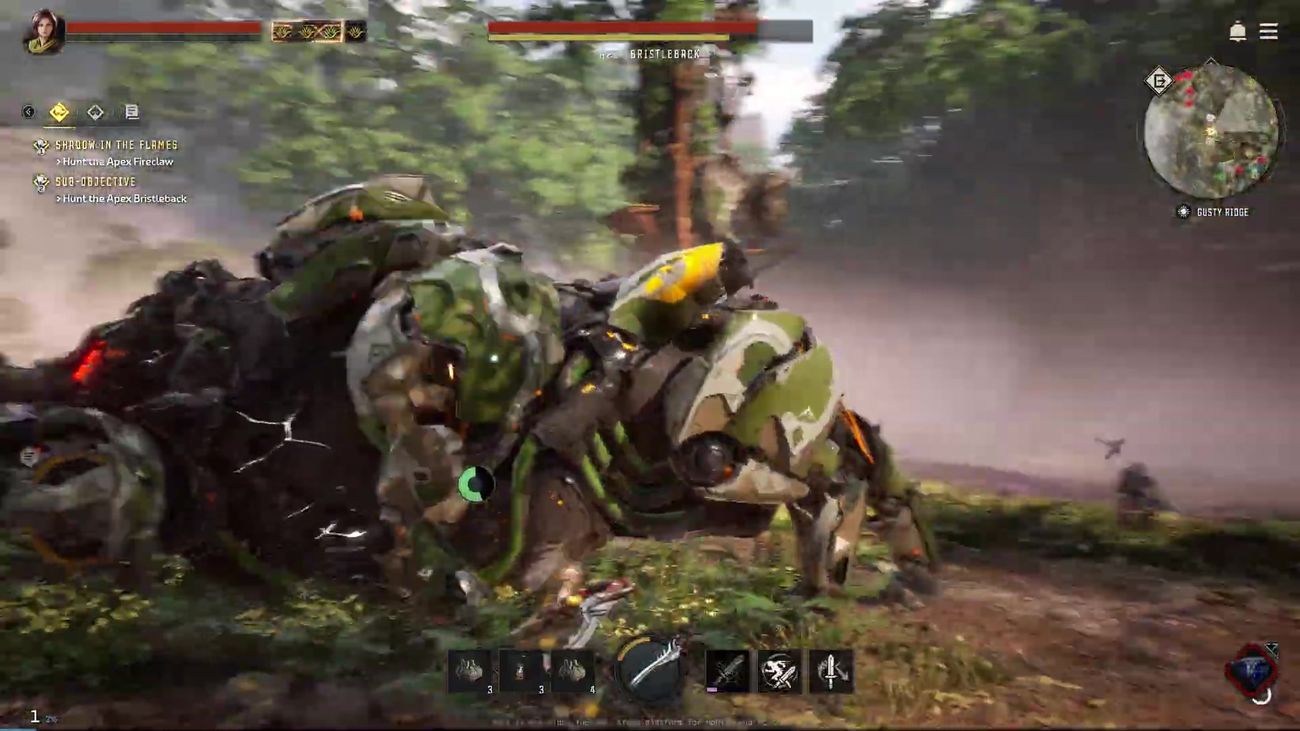Viewport: 1300px width, 731px height.
Task: Open the hamburger main menu
Action: point(1268,32)
